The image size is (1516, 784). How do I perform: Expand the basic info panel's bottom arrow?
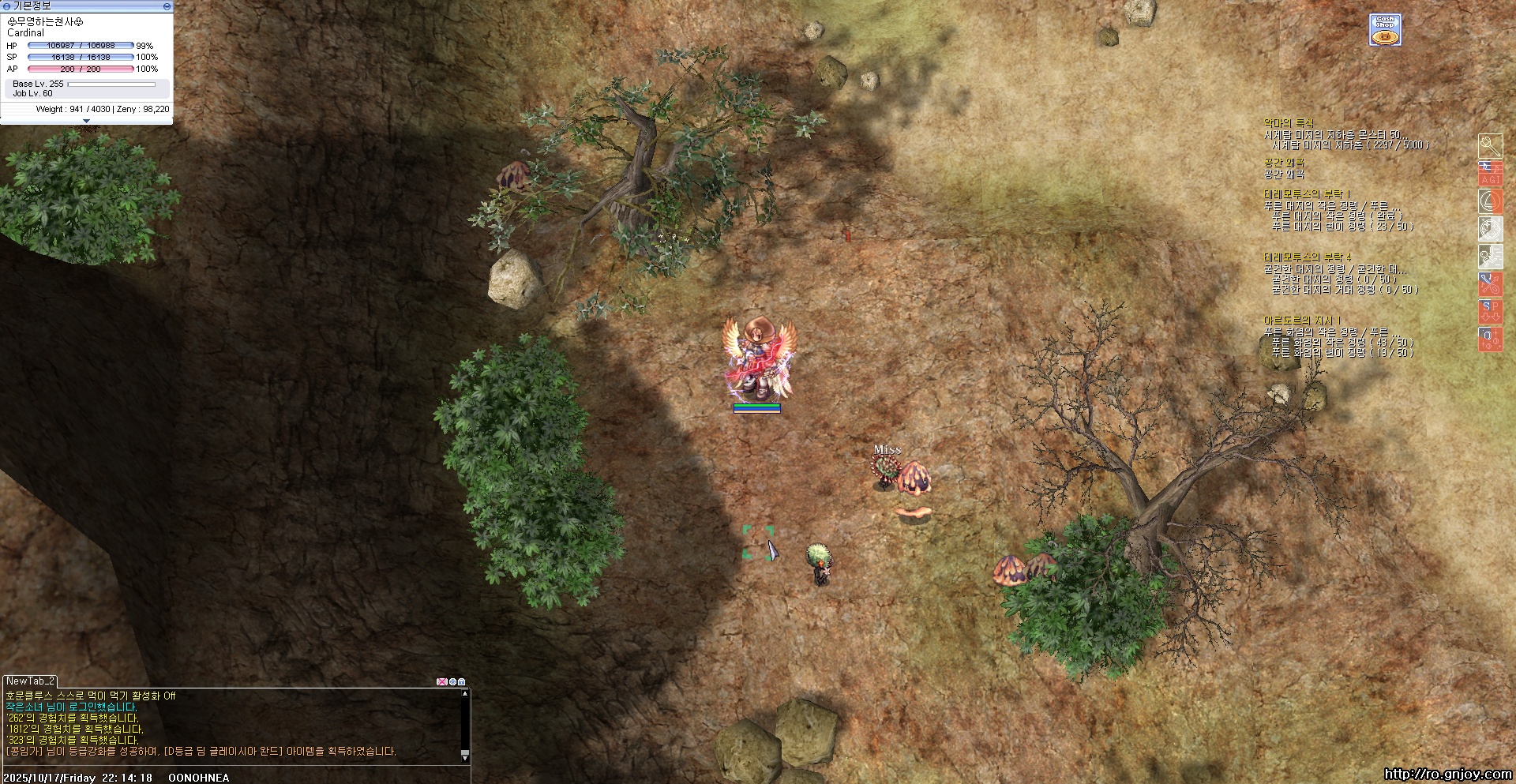[86, 121]
